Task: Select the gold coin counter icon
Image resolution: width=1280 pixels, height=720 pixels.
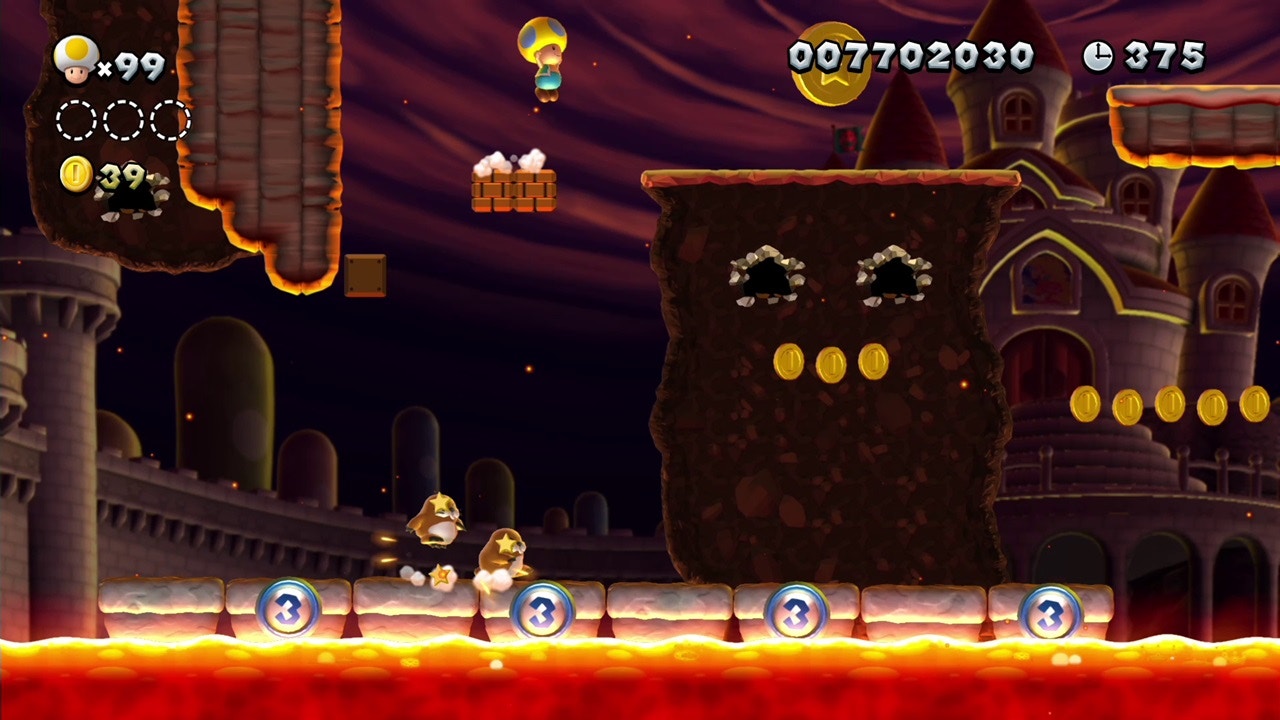Action: click(x=76, y=174)
